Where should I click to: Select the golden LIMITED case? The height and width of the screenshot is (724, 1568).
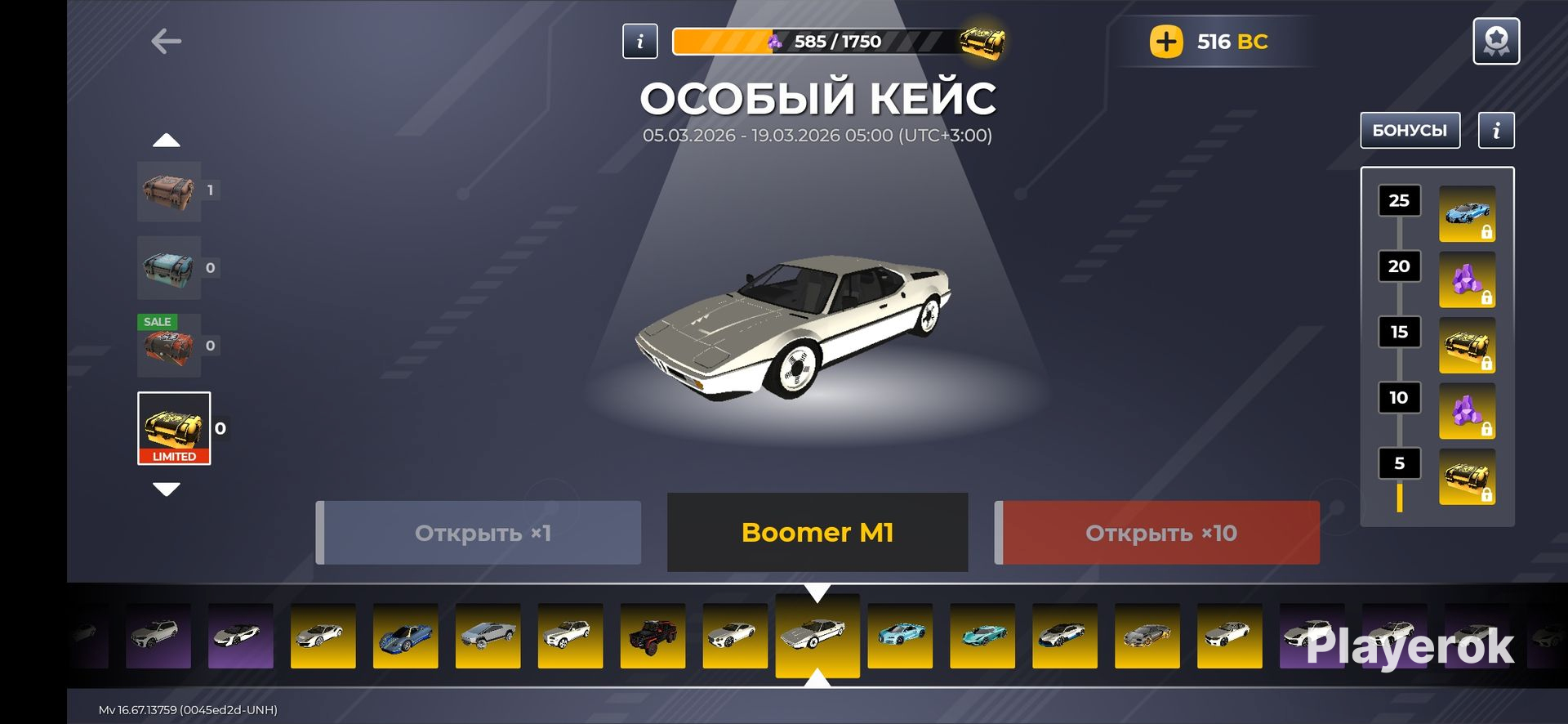point(174,428)
